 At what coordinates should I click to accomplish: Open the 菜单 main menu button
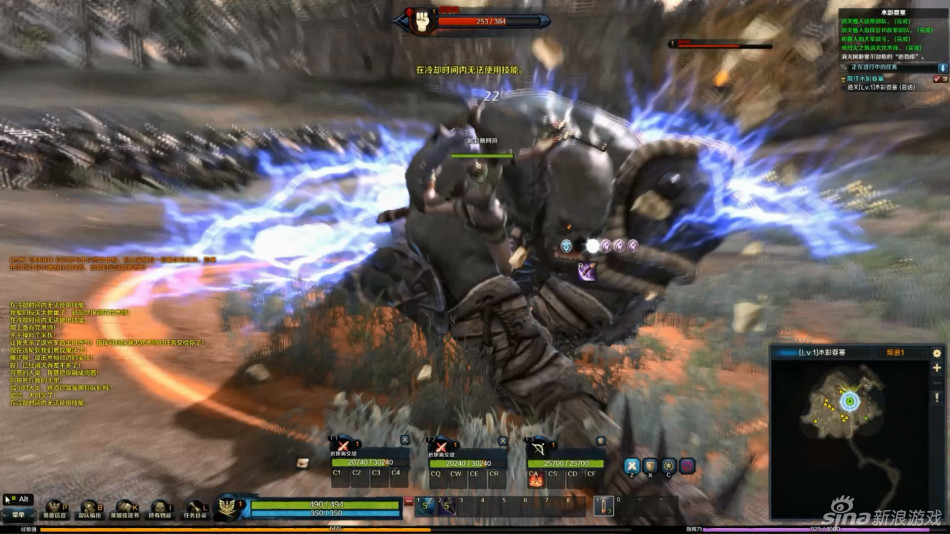18,514
